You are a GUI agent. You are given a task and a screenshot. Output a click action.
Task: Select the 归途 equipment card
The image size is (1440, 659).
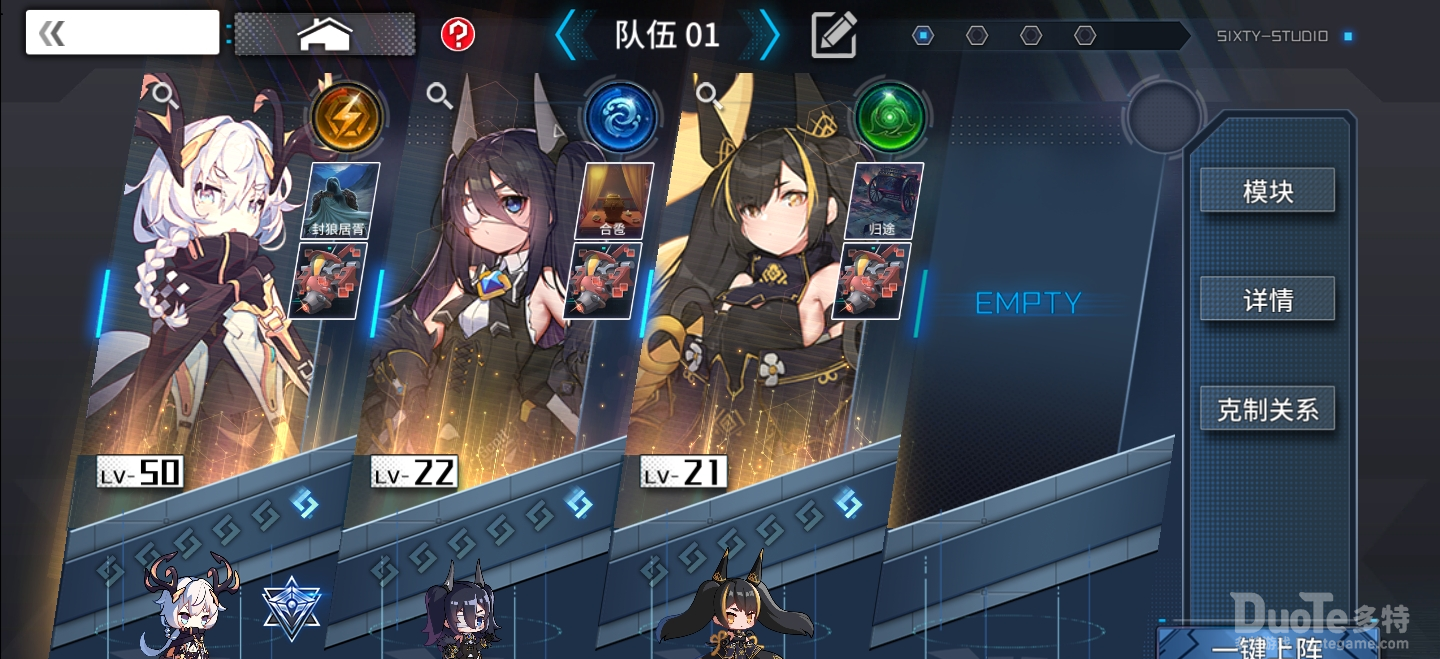883,200
